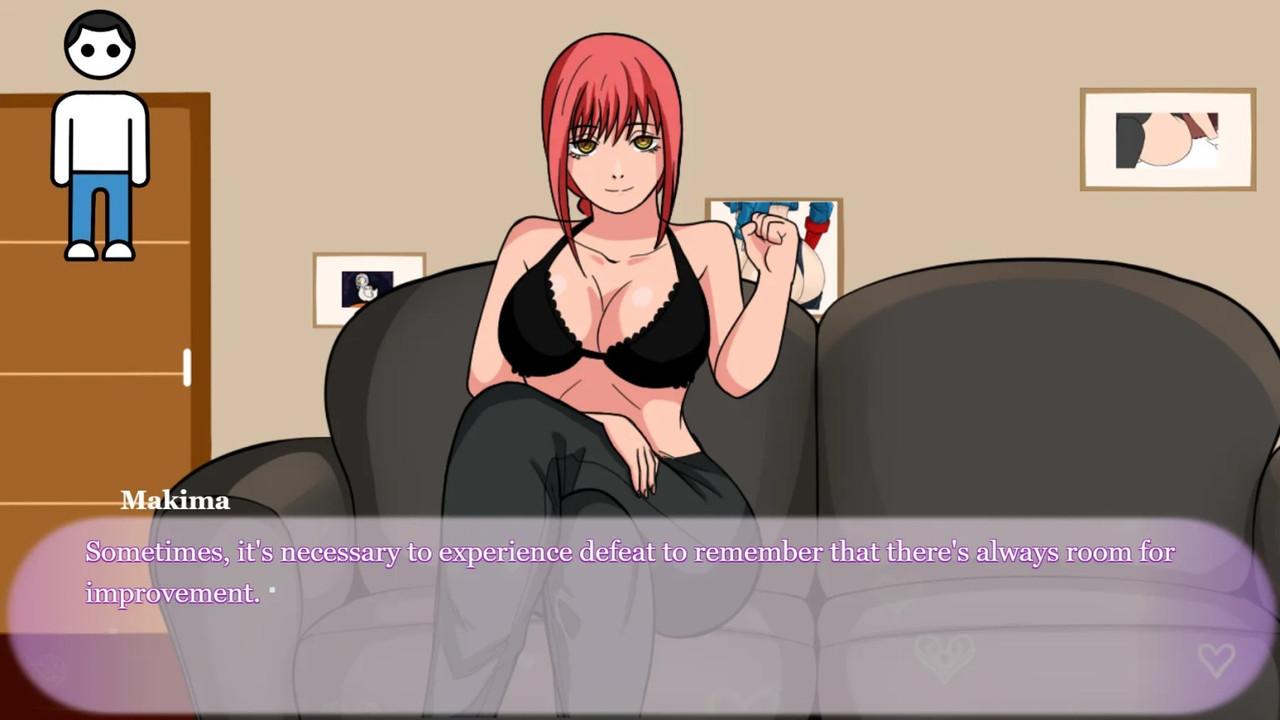Select the framed picture in the top-right corner

1166,139
